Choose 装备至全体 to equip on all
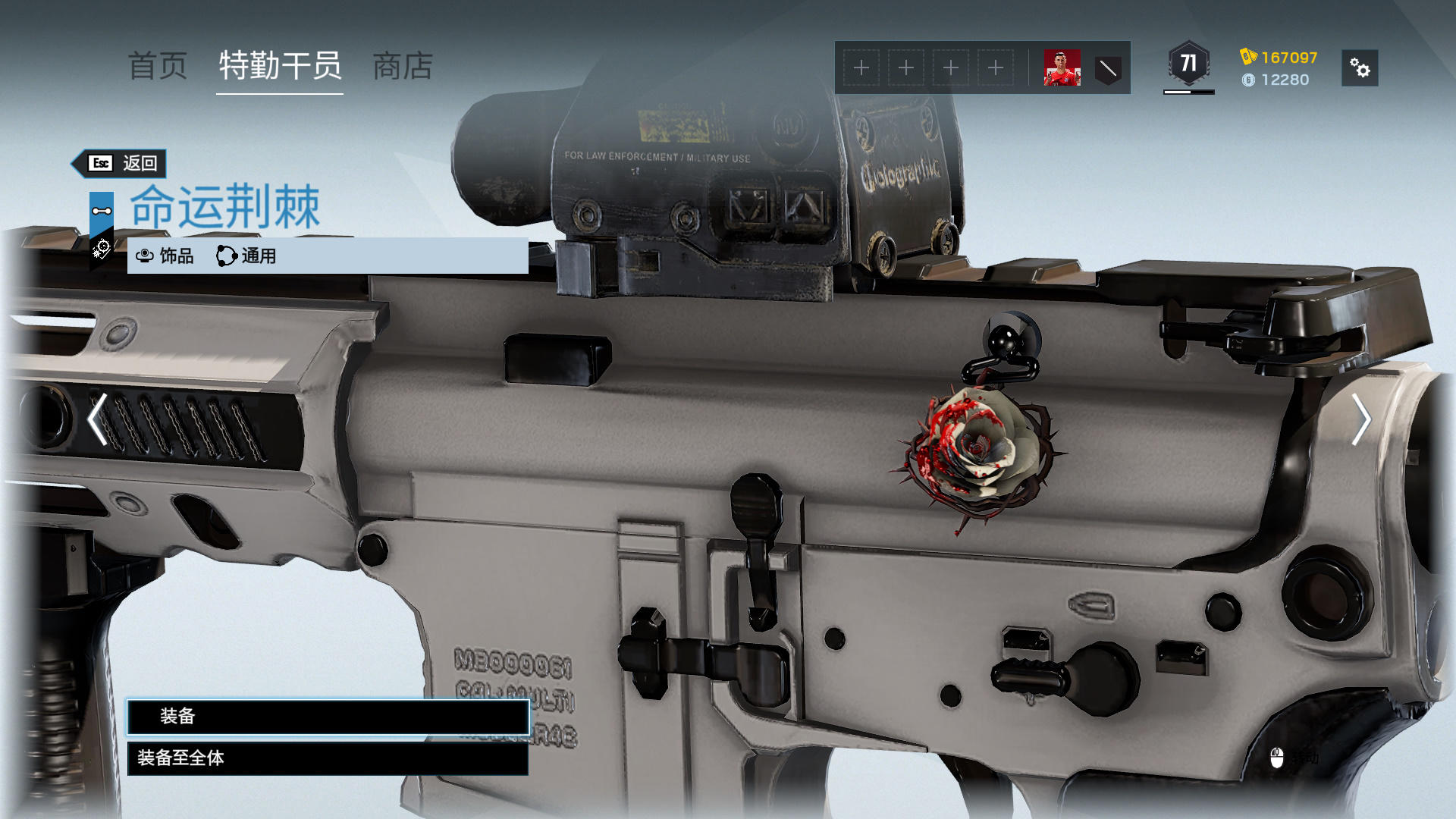Viewport: 1456px width, 819px height. (328, 758)
